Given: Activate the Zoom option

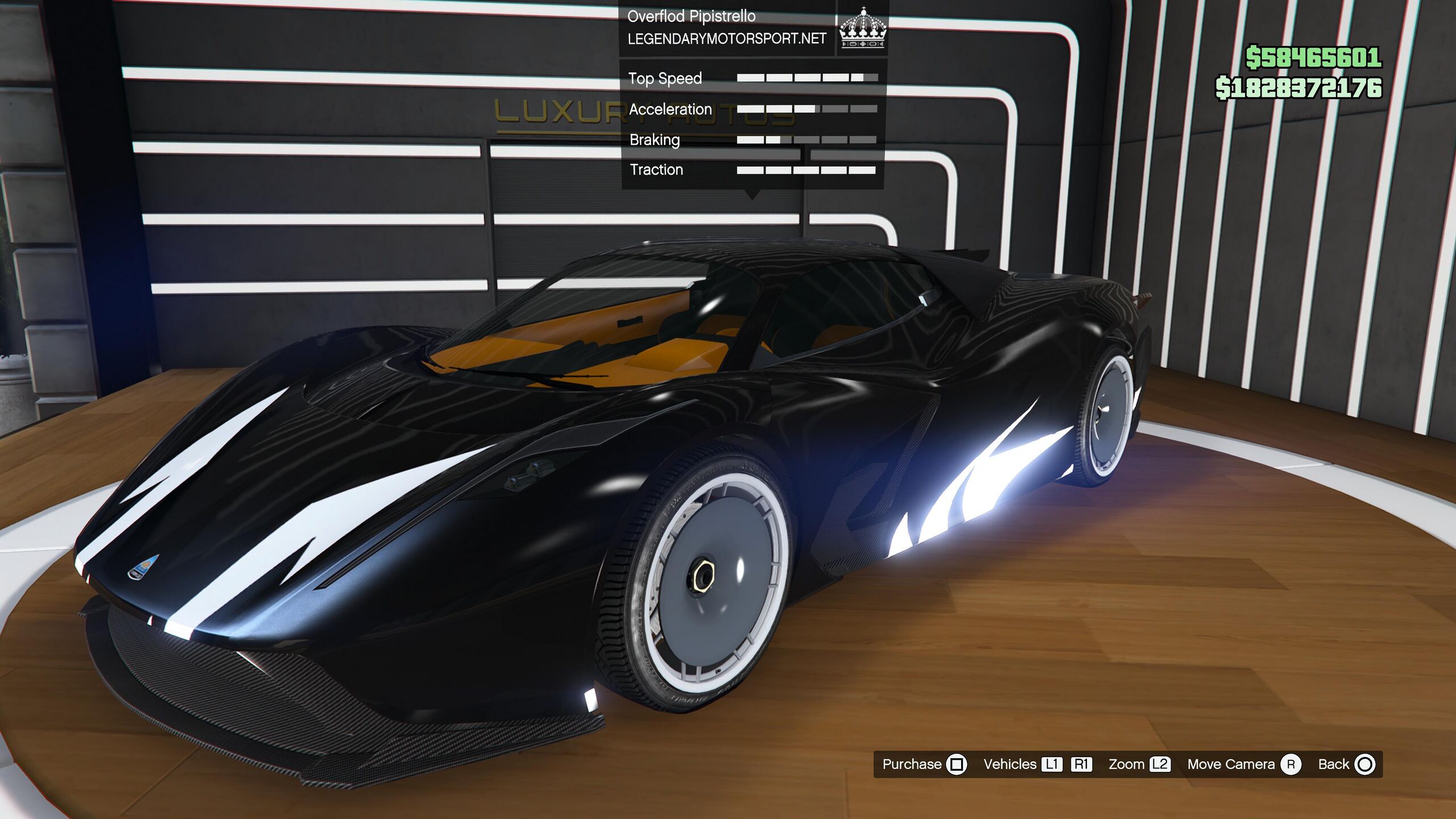Looking at the screenshot, I should 1138,764.
